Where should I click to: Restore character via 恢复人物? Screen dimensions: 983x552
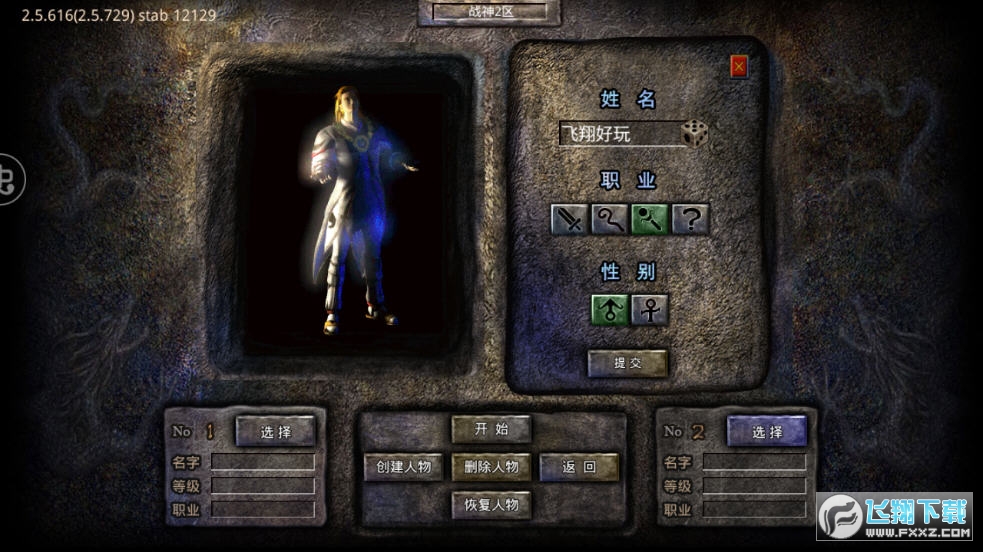point(491,504)
